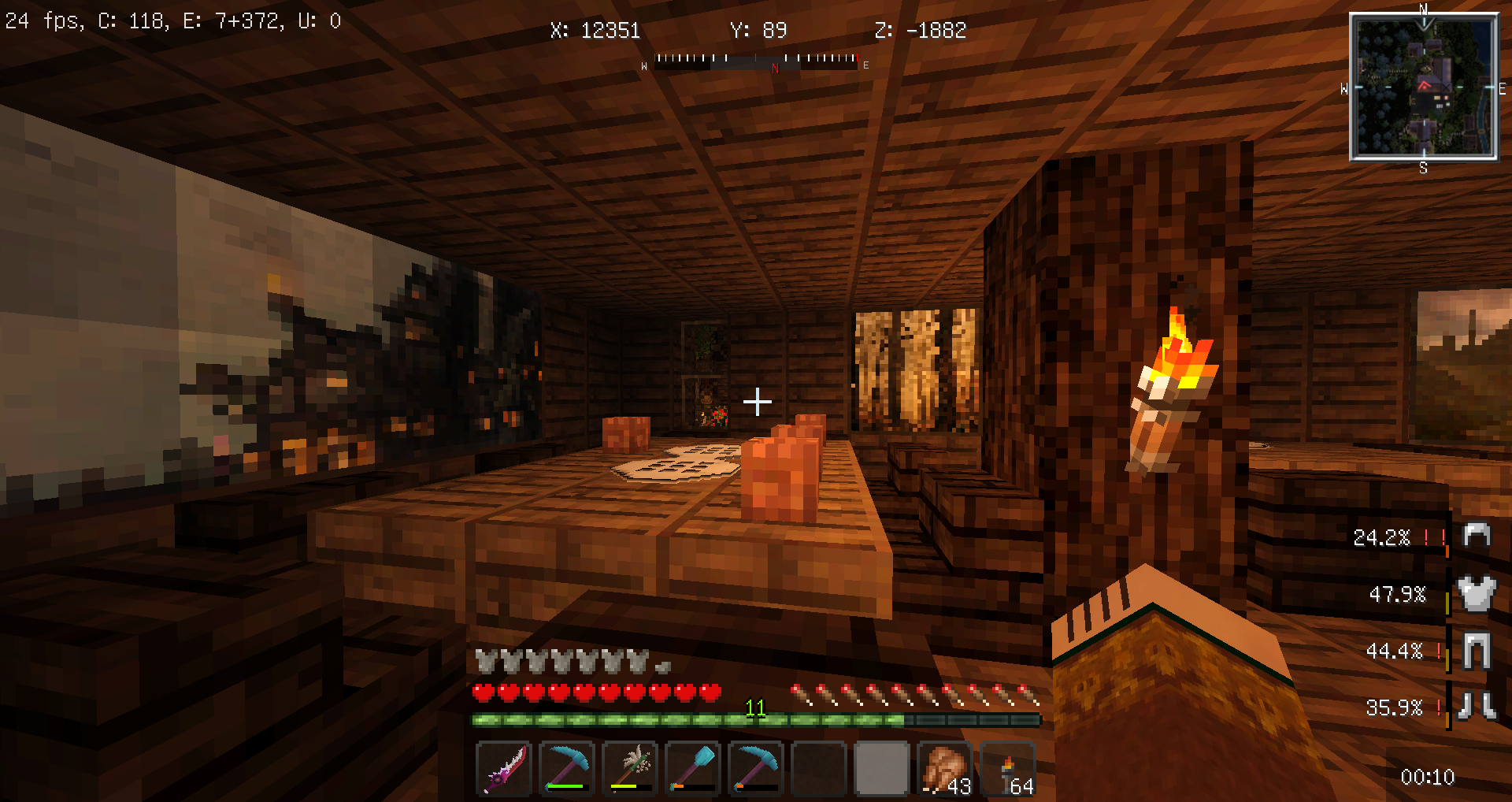Click the helmet durability icon
The height and width of the screenshot is (802, 1512).
coord(1477,536)
